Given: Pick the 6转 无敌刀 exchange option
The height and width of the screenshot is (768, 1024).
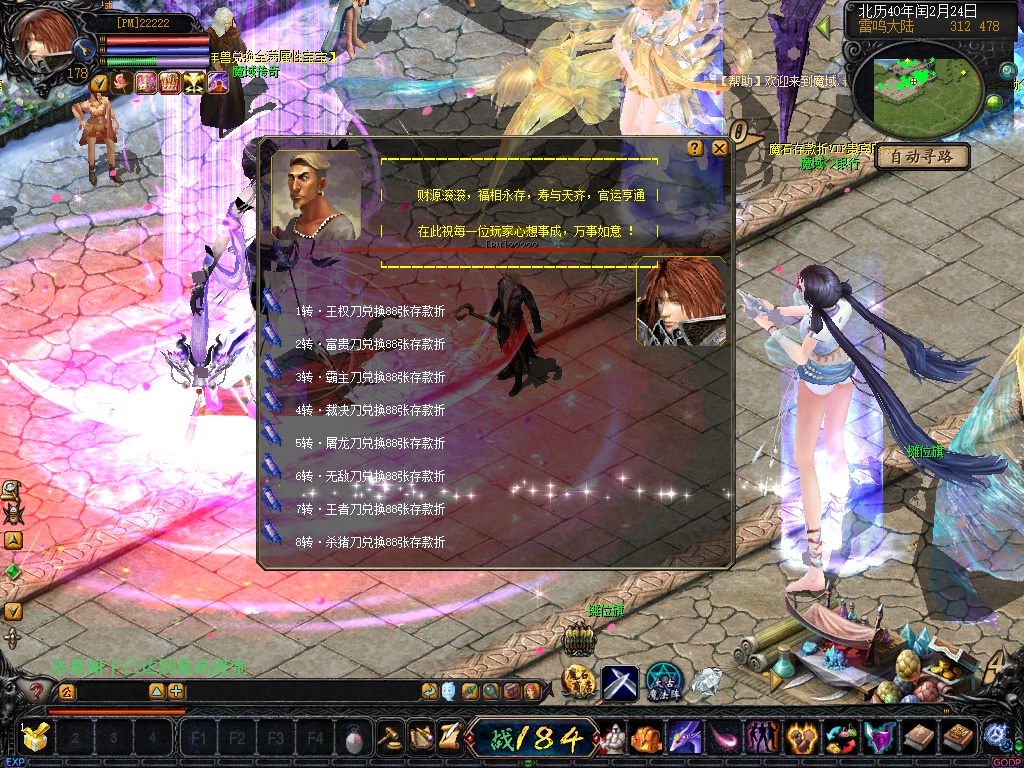Looking at the screenshot, I should (x=369, y=476).
